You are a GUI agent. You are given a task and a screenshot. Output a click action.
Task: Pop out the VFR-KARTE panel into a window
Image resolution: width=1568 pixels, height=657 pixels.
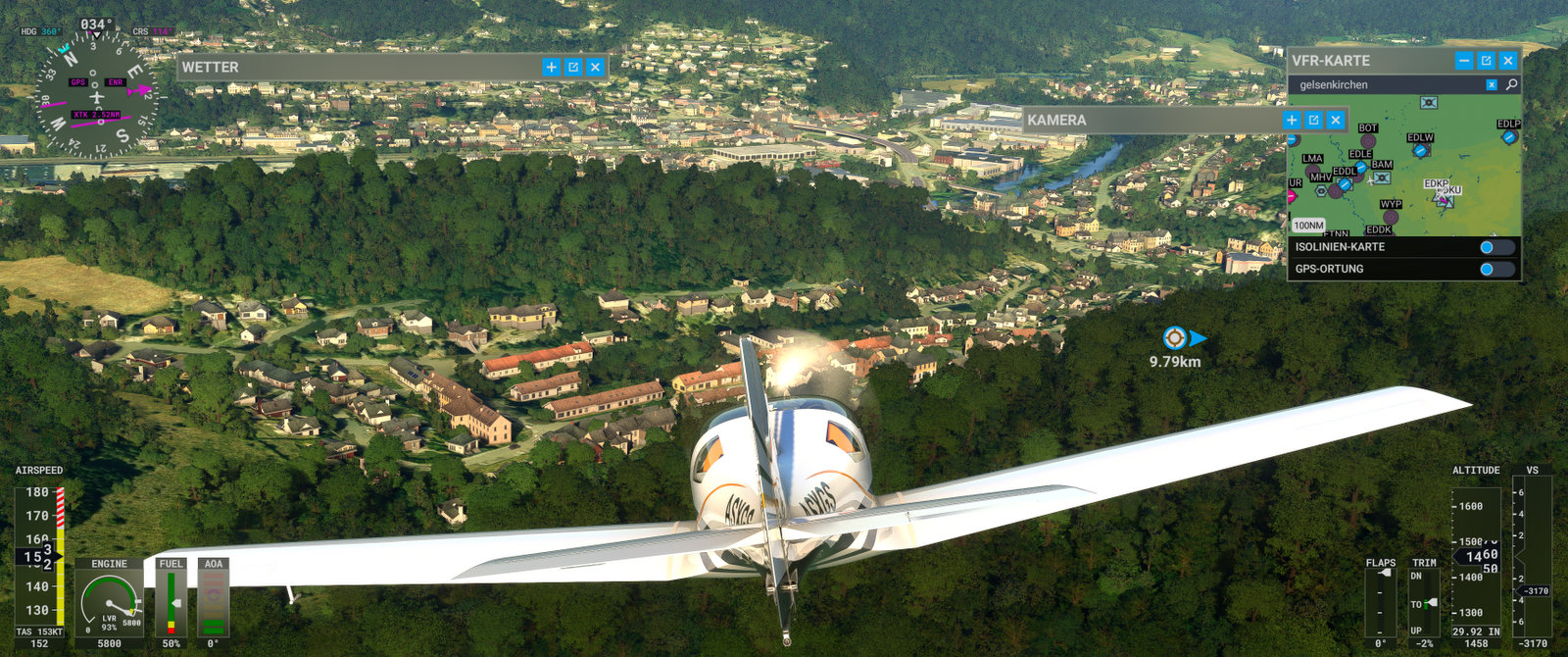point(1486,61)
